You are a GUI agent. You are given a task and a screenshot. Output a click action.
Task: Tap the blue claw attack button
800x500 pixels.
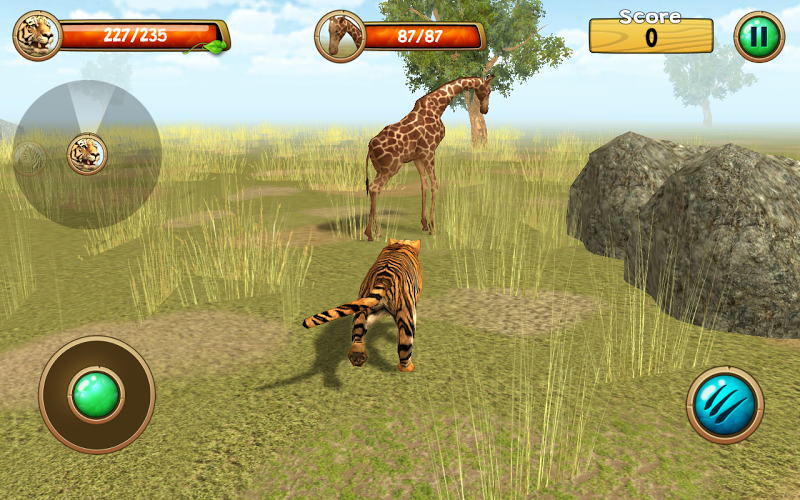click(x=725, y=405)
